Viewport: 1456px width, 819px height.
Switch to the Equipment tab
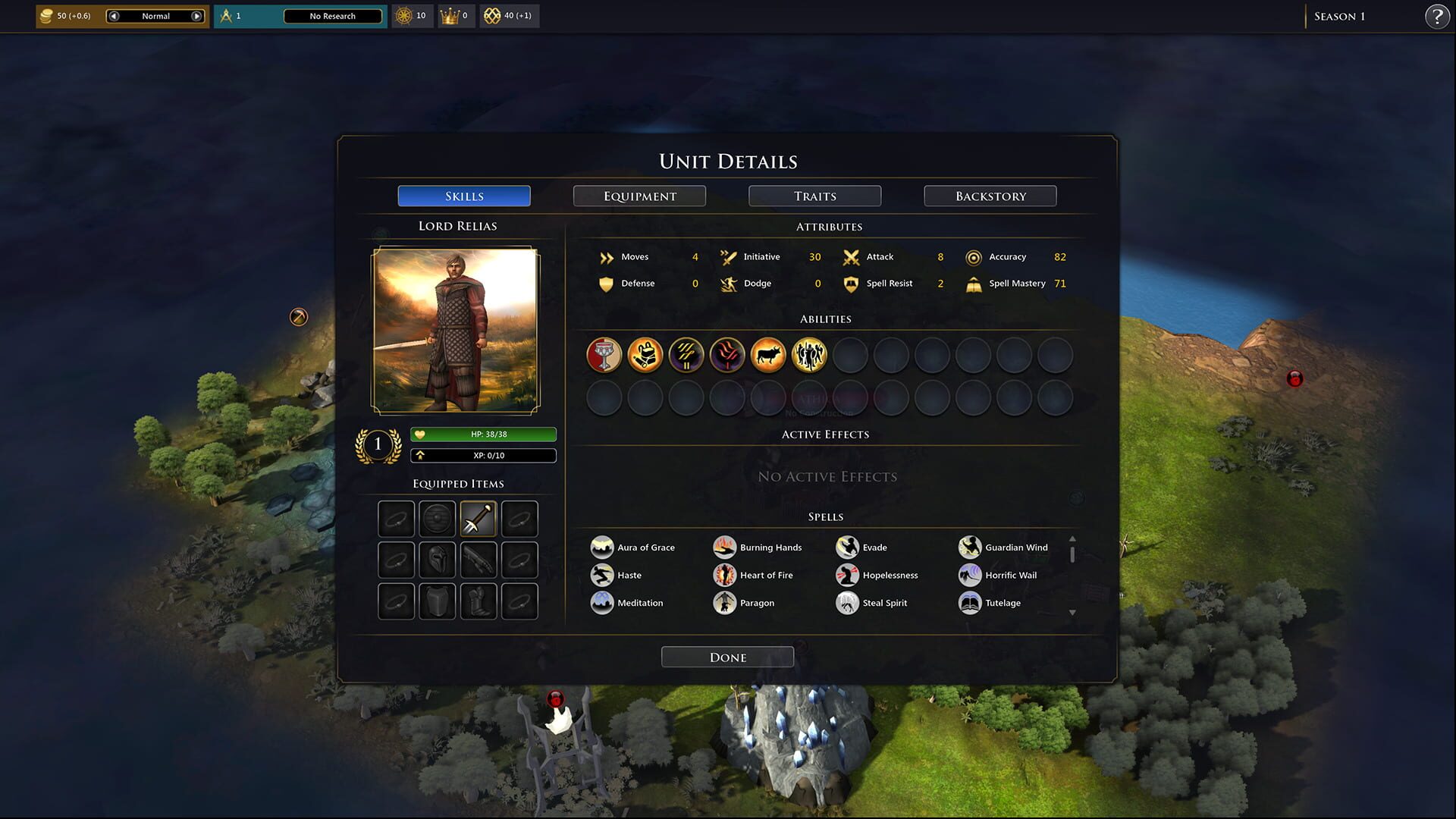639,196
